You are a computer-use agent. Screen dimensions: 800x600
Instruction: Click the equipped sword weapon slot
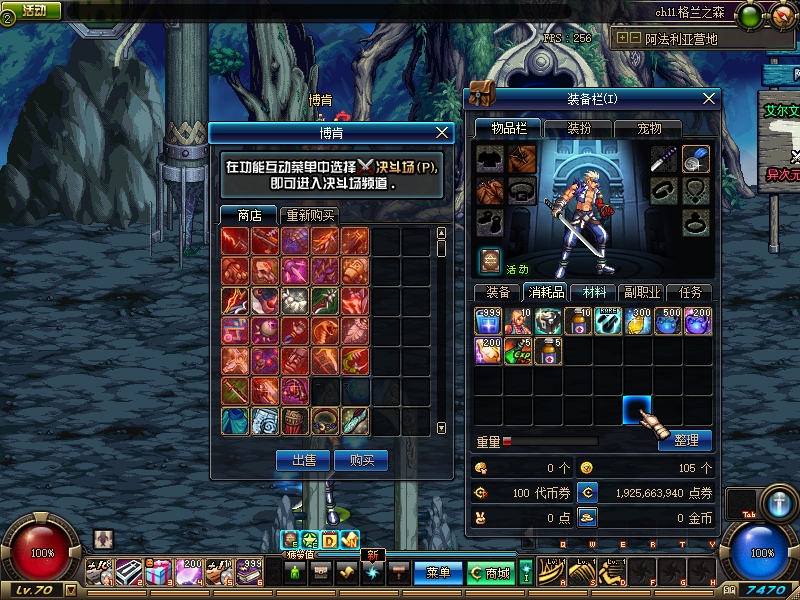[x=666, y=159]
